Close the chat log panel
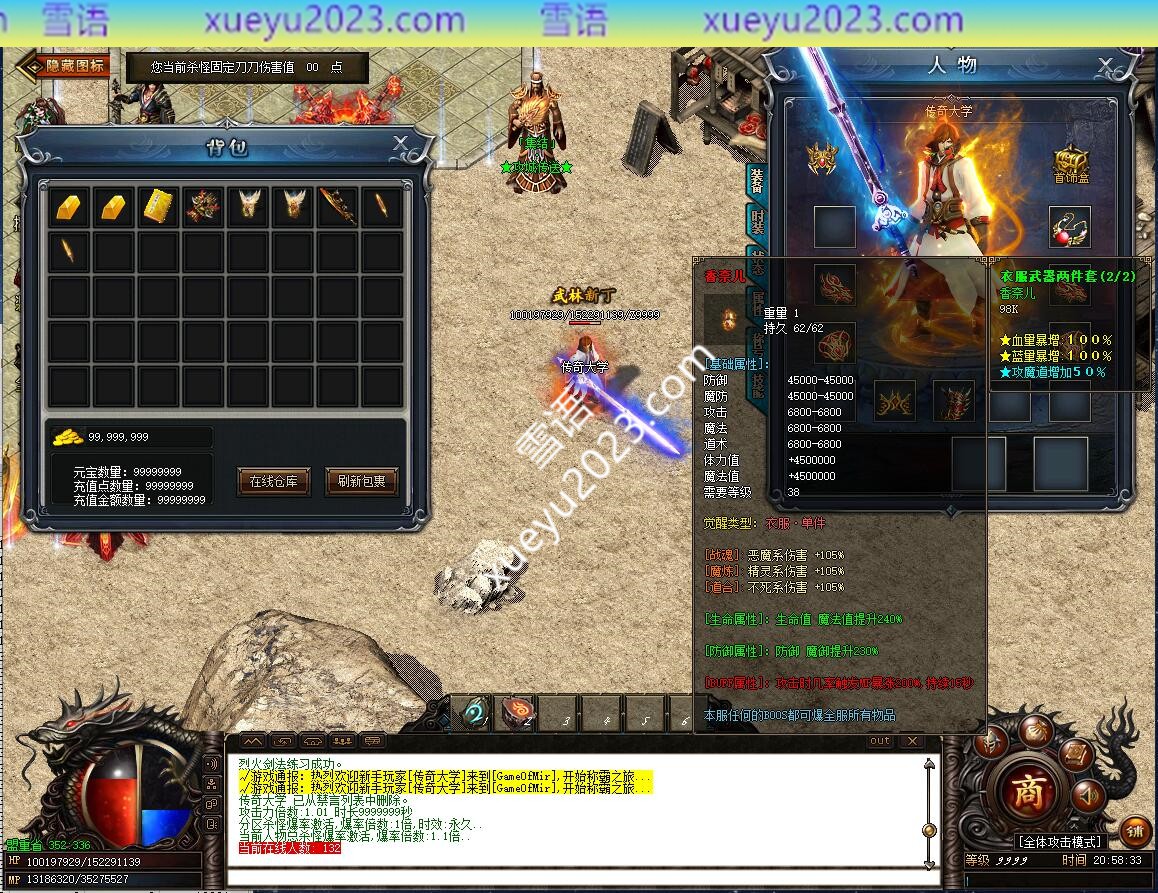This screenshot has width=1158, height=893. [910, 741]
